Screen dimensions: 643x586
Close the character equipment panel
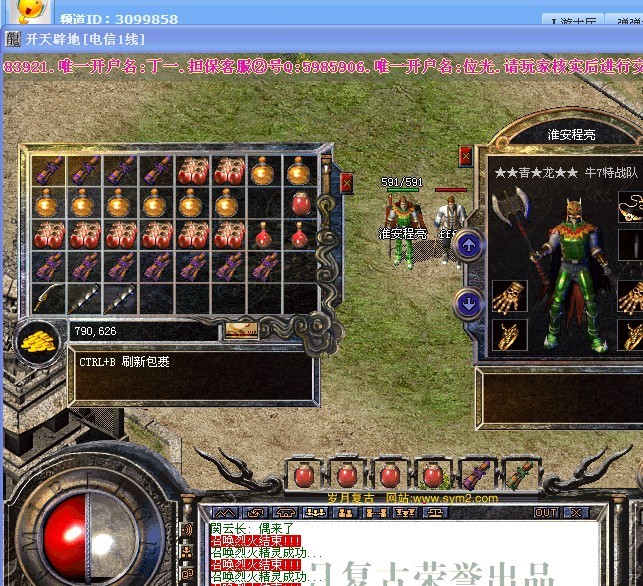(x=465, y=155)
